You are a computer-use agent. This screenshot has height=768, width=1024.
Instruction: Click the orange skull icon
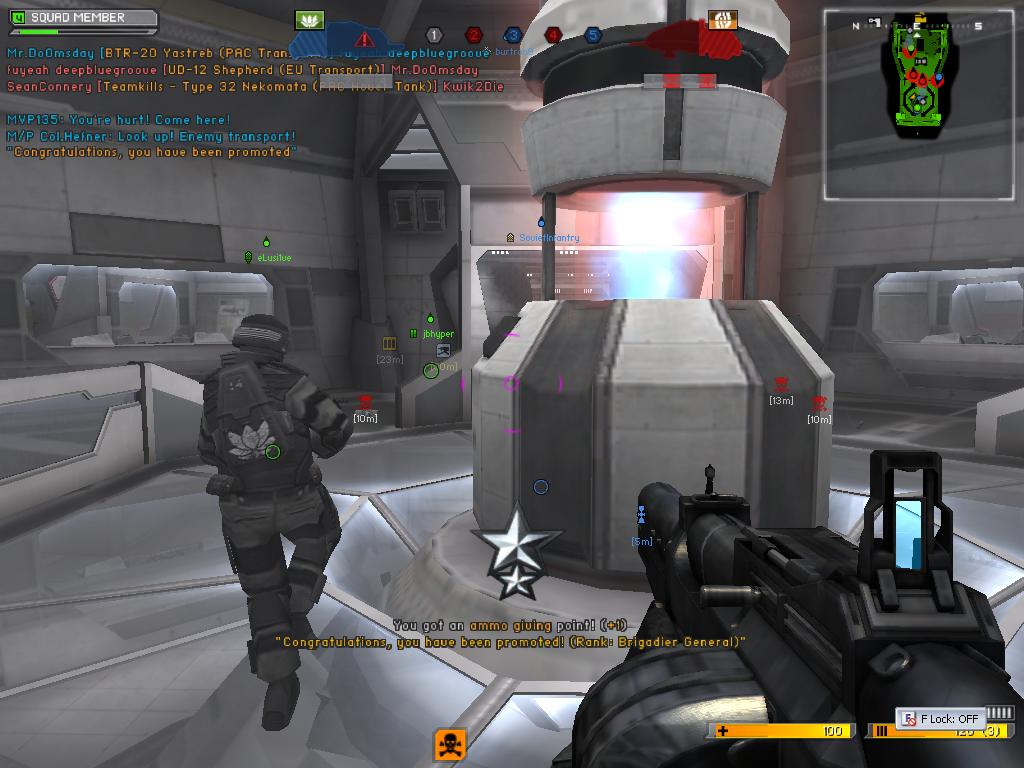tap(450, 744)
